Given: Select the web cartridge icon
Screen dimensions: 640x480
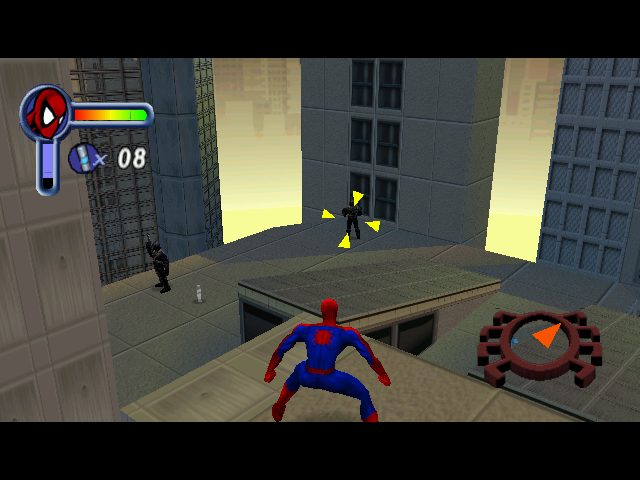Looking at the screenshot, I should click(x=82, y=157).
